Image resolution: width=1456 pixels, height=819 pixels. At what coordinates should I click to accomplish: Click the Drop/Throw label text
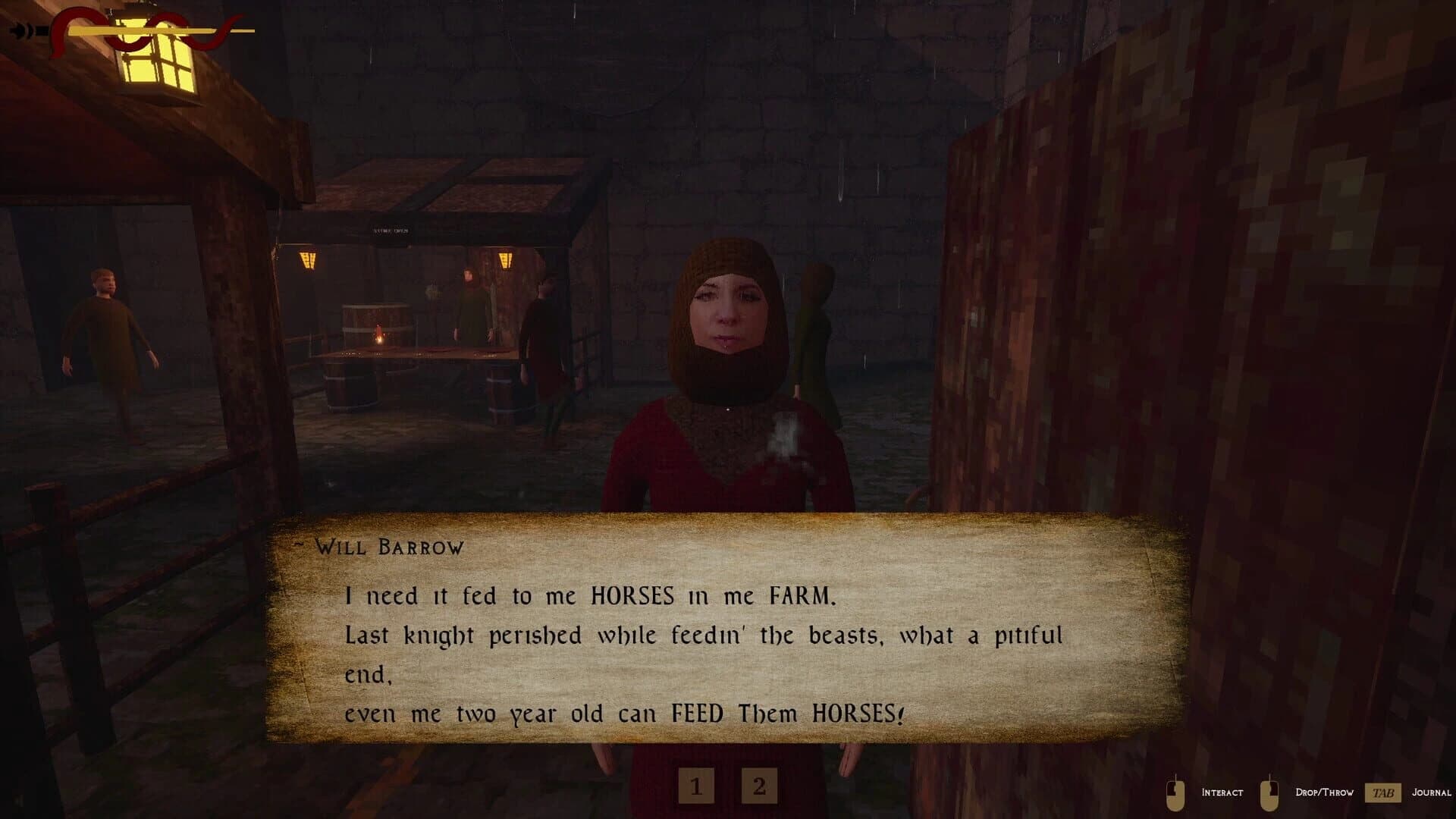point(1326,792)
